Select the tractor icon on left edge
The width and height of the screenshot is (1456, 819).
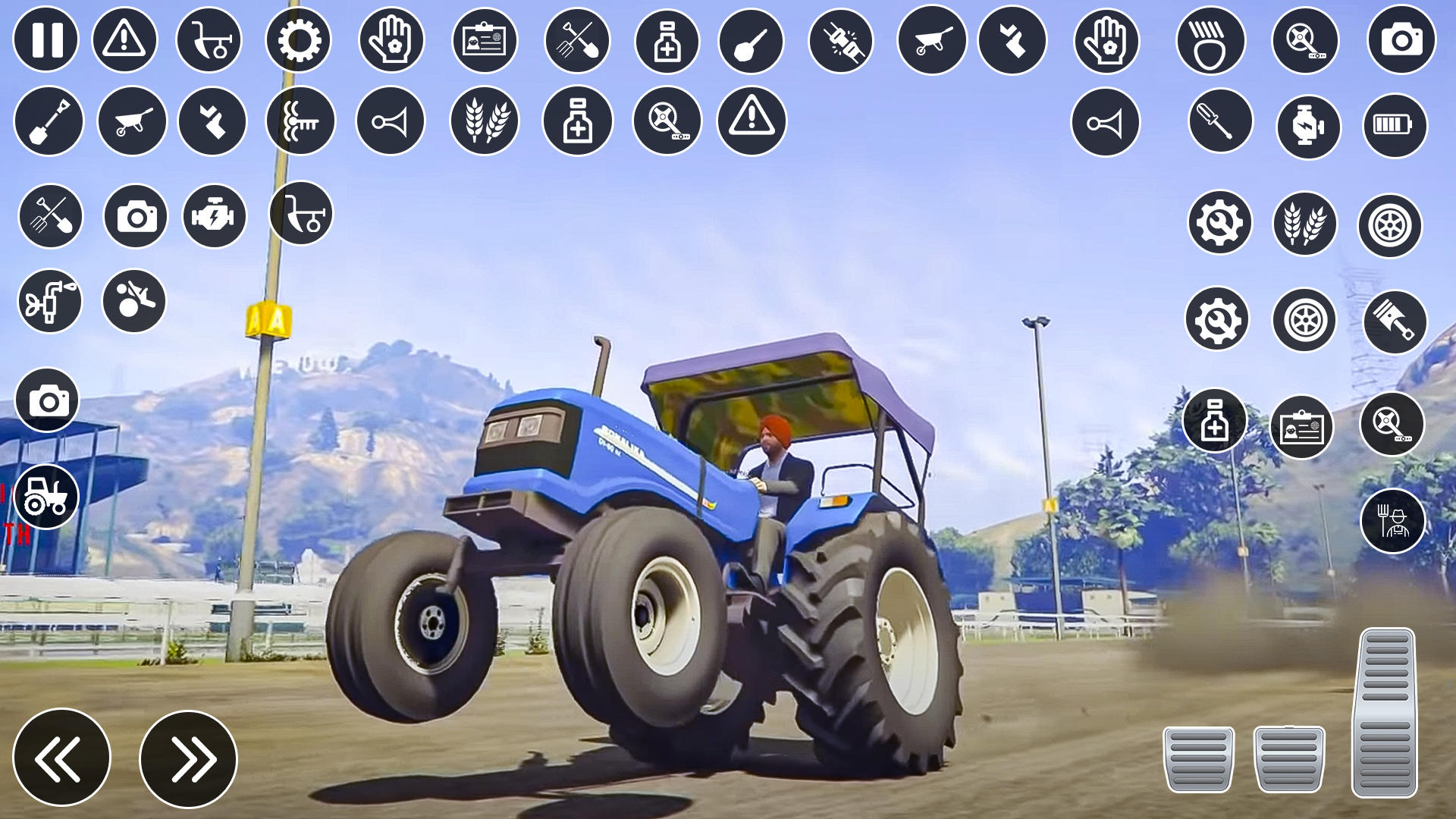[45, 496]
